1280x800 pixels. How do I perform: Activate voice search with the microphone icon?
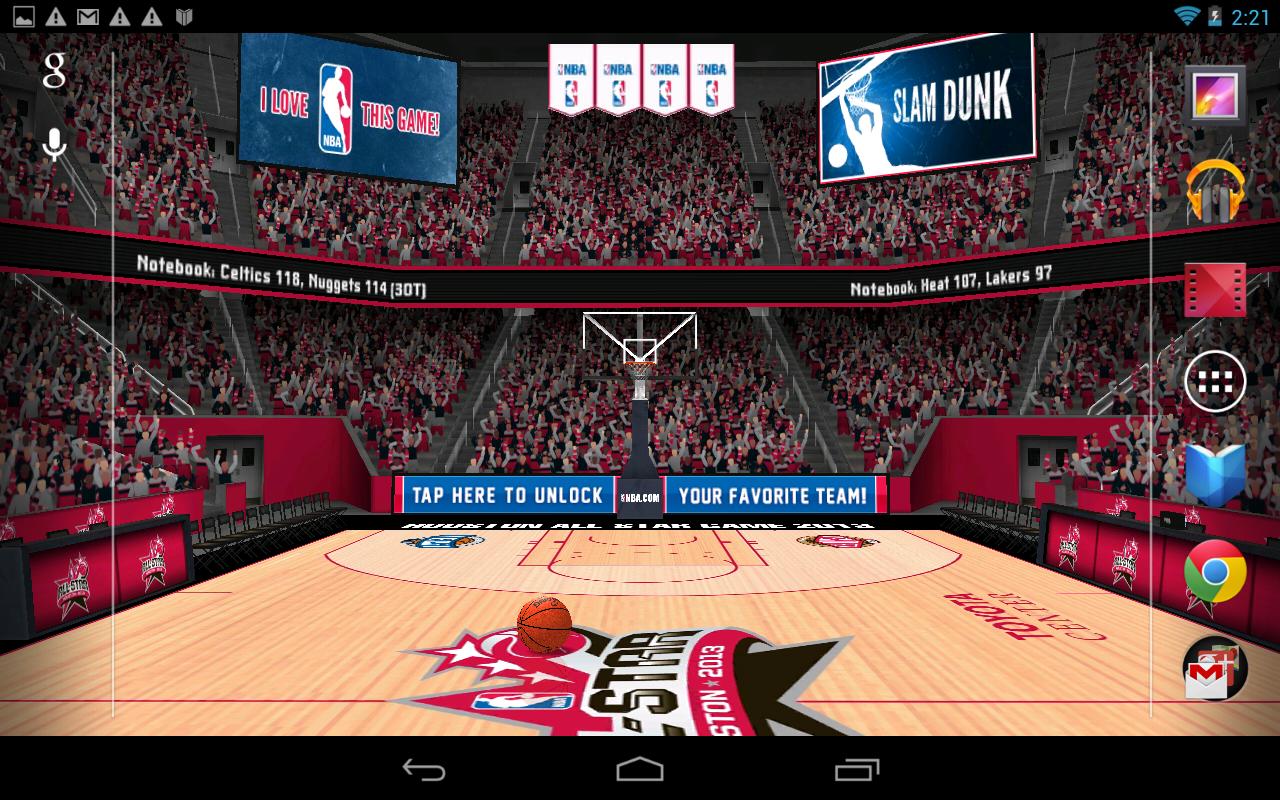tap(52, 143)
